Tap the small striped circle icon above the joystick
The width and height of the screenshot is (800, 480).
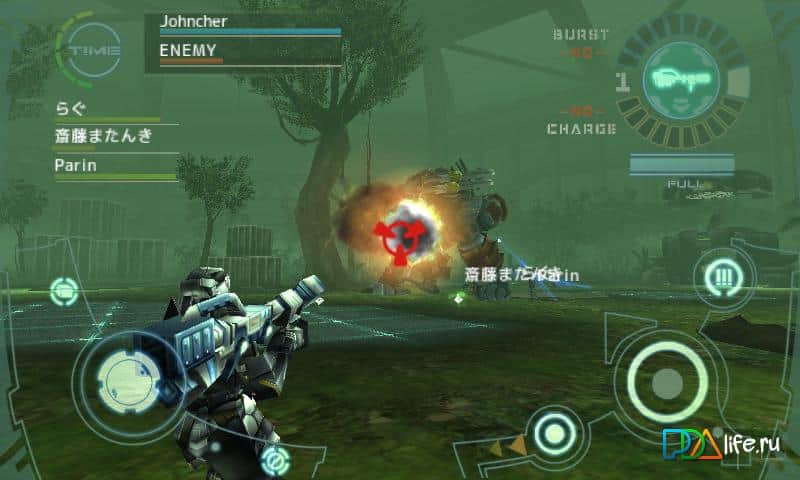pos(64,291)
